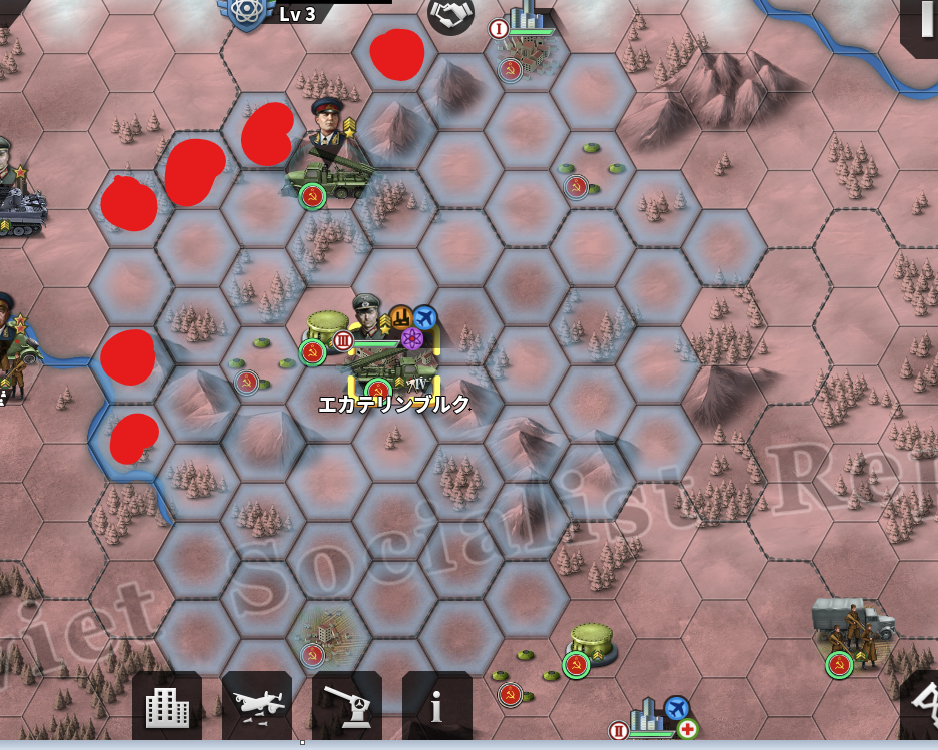Click the blue airport icon over Yekaterinburg
The height and width of the screenshot is (750, 938).
click(425, 317)
